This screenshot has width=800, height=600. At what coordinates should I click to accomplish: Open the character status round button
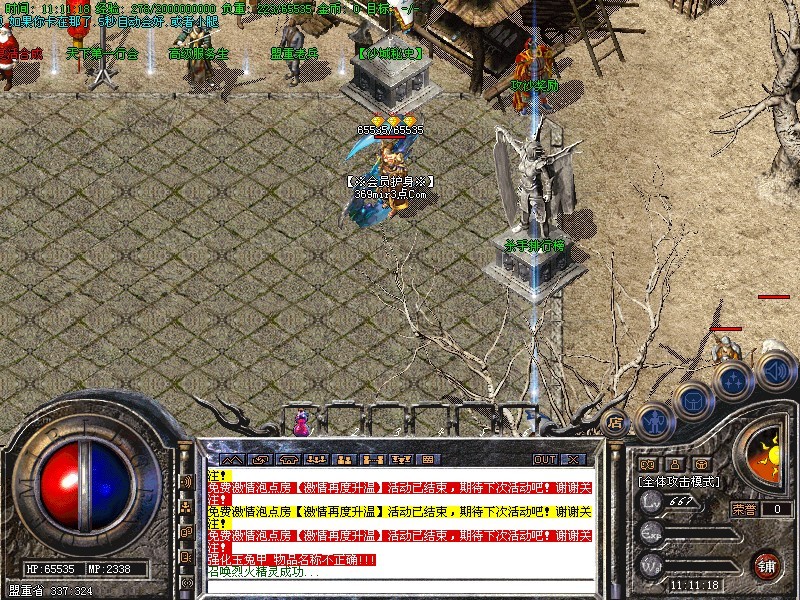(654, 421)
